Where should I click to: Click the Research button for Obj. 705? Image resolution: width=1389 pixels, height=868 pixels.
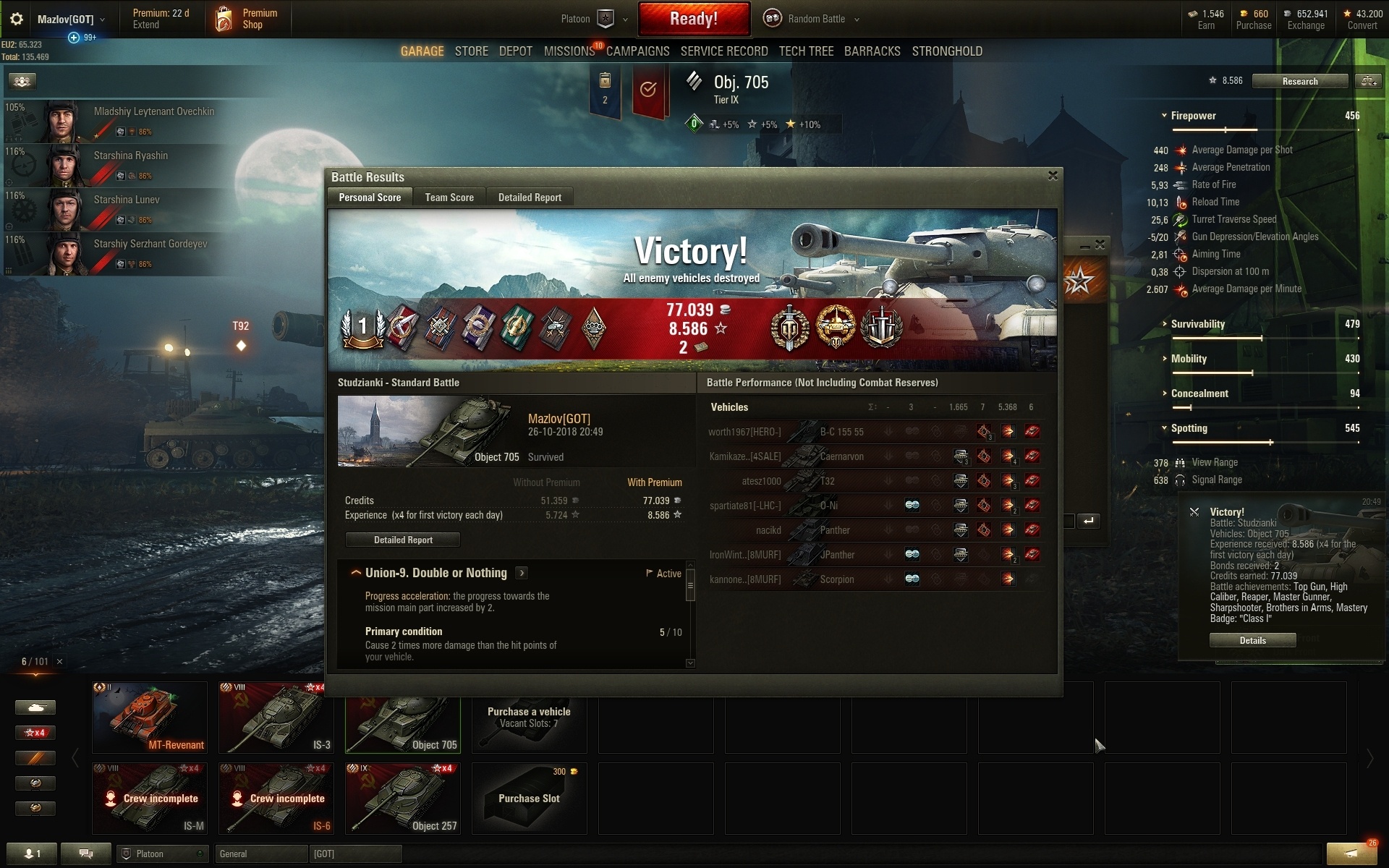[x=1299, y=81]
